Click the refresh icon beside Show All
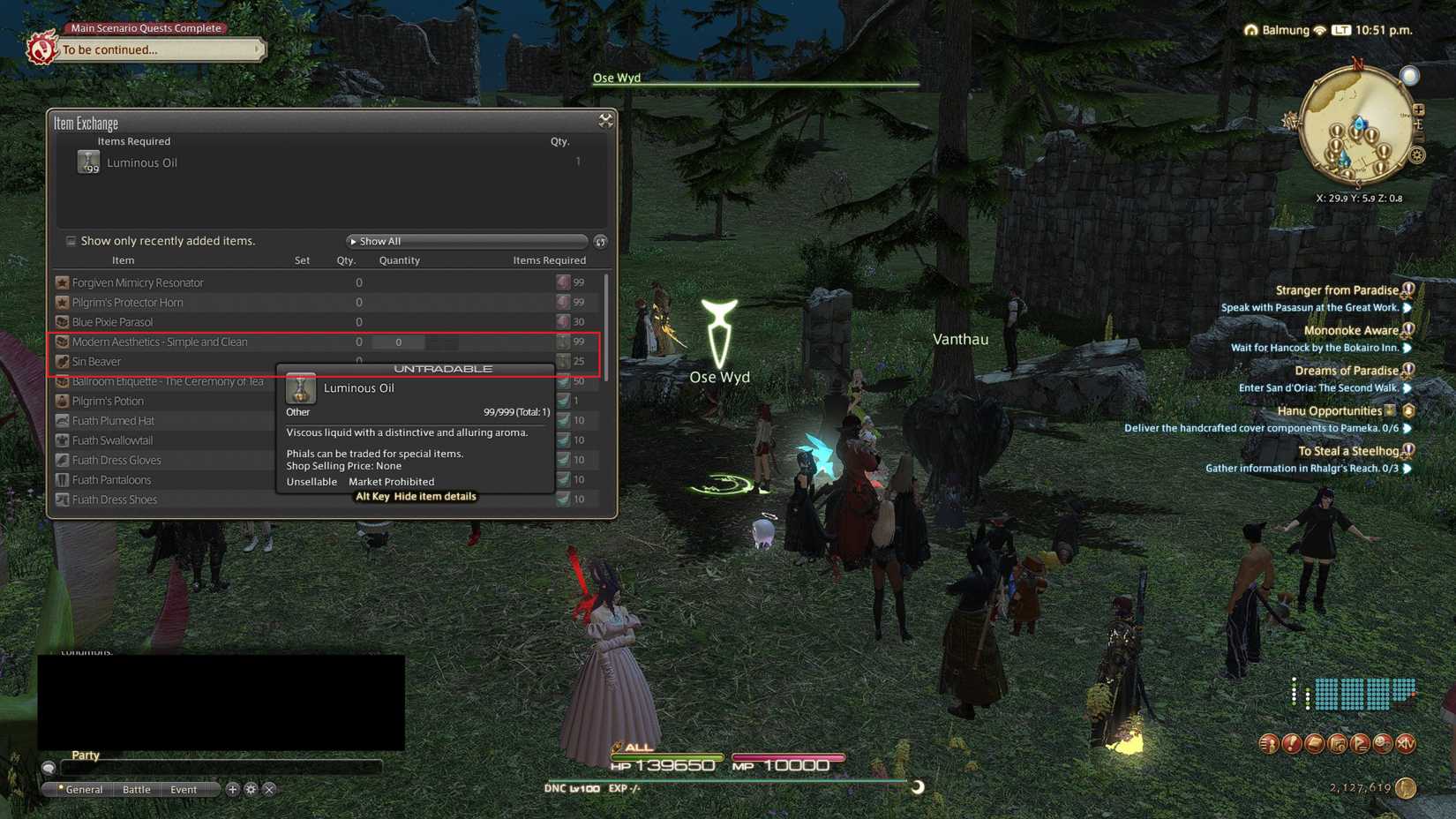The image size is (1456, 819). click(x=601, y=241)
